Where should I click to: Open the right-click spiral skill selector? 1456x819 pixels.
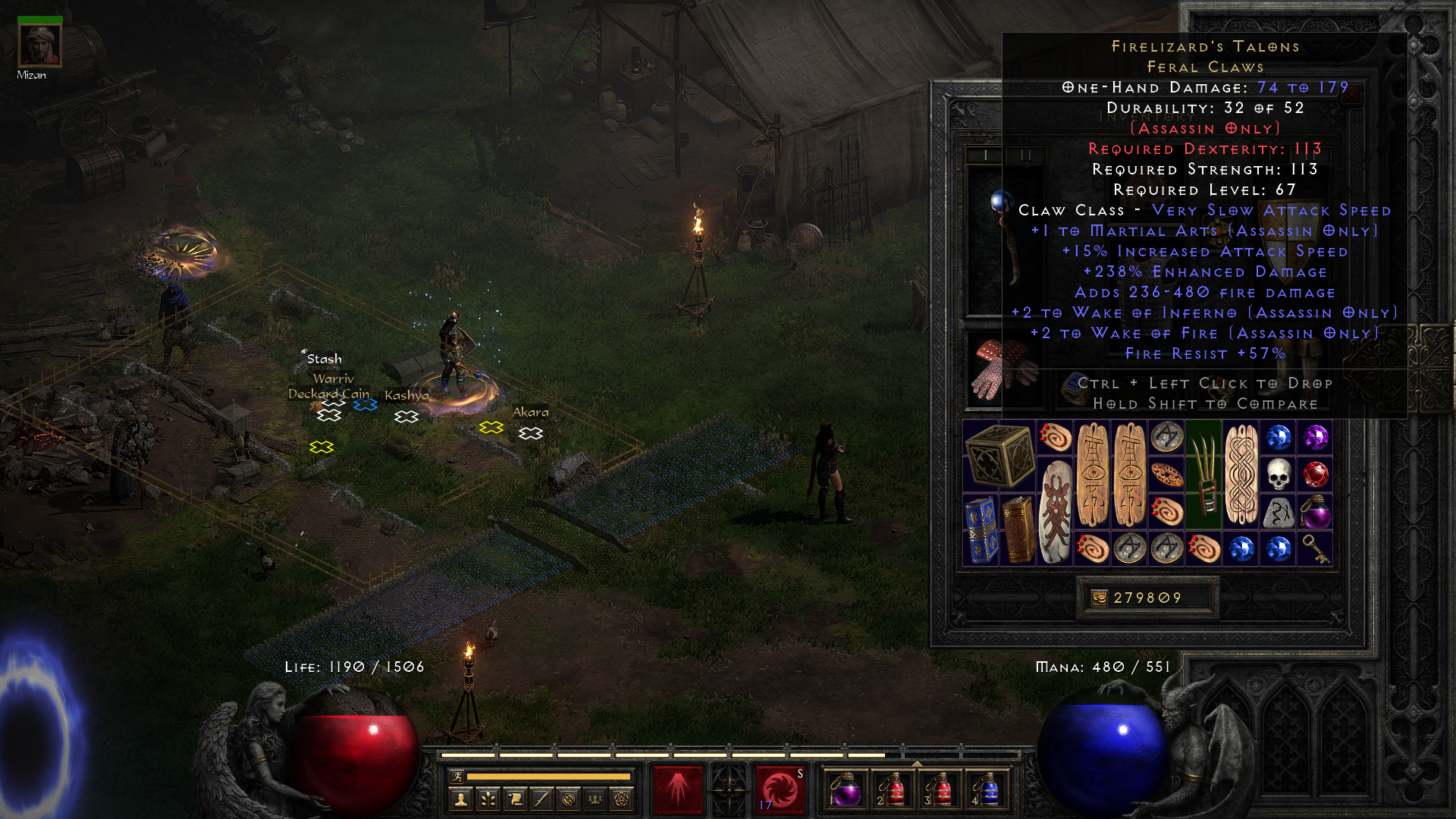pyautogui.click(x=780, y=789)
